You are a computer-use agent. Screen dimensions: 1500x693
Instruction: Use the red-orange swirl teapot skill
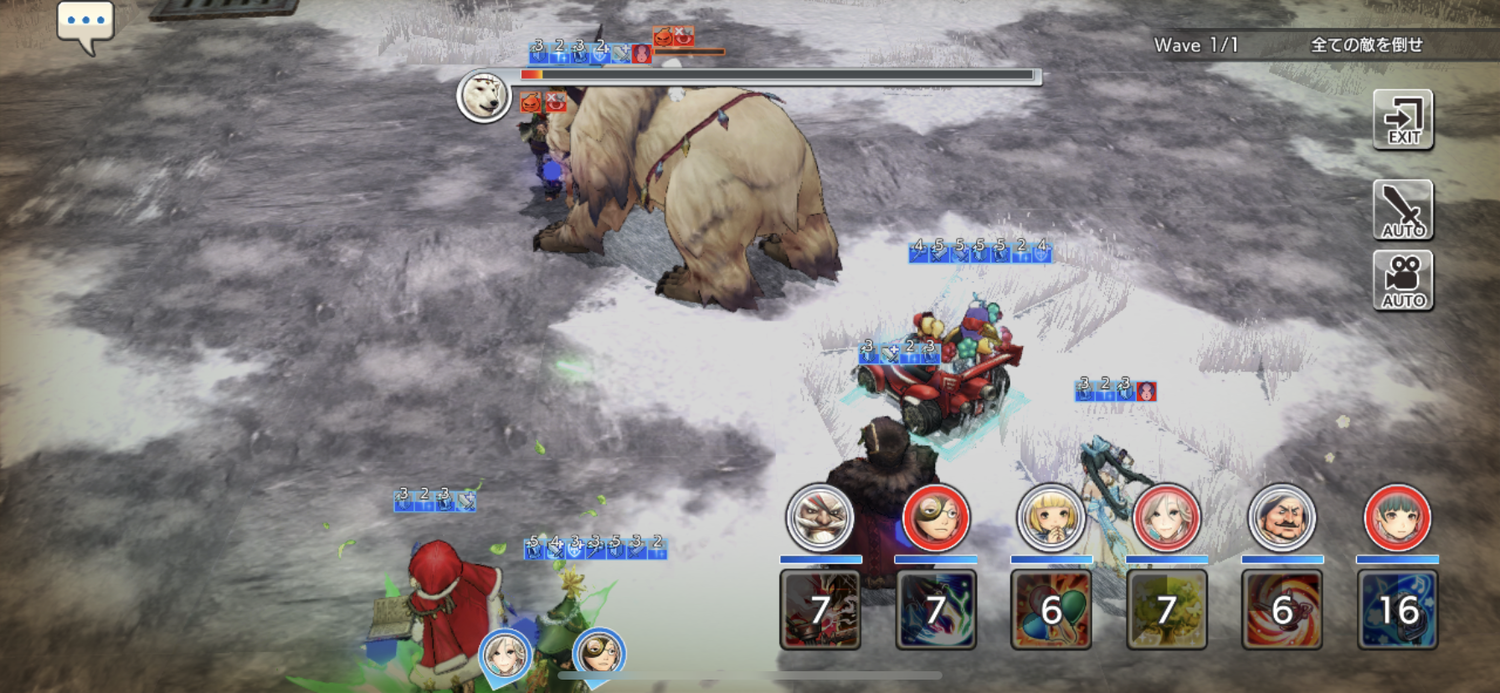pos(1282,609)
